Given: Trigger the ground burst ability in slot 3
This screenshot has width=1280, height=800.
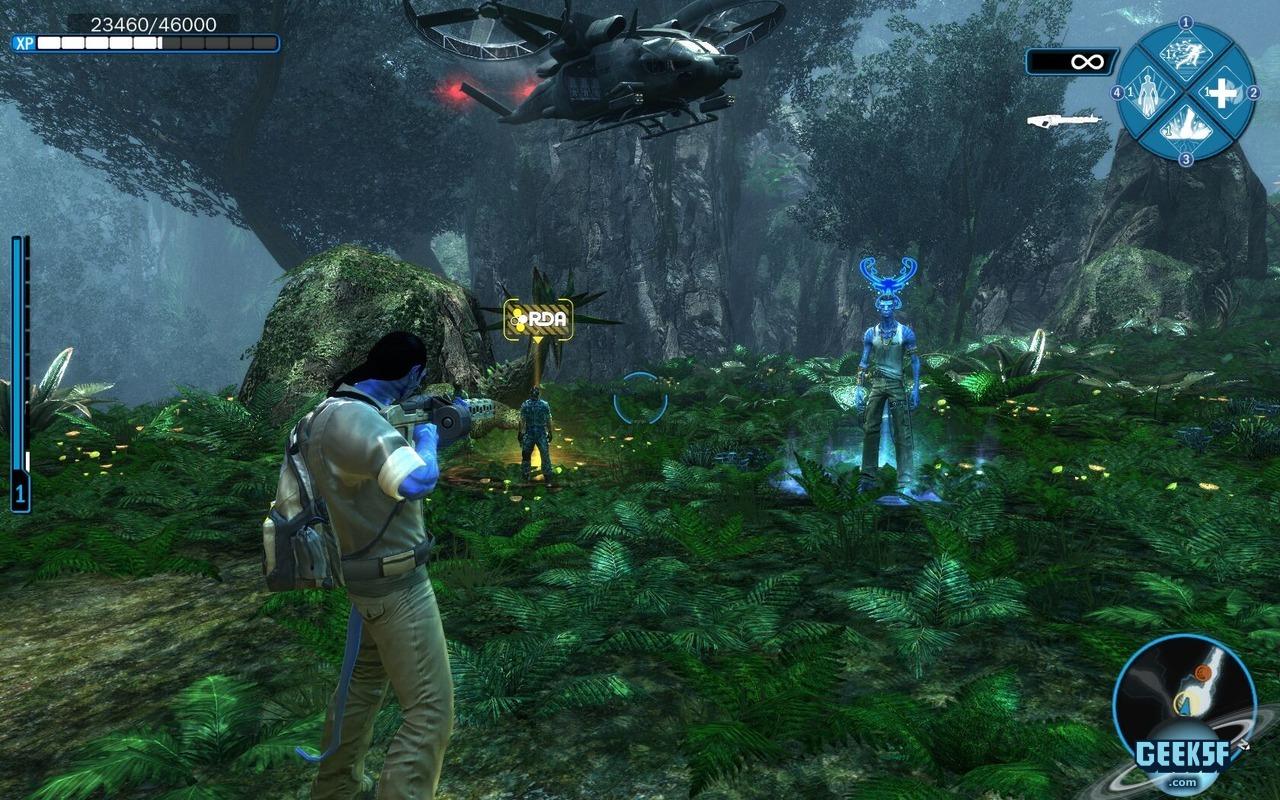Looking at the screenshot, I should tap(1186, 130).
